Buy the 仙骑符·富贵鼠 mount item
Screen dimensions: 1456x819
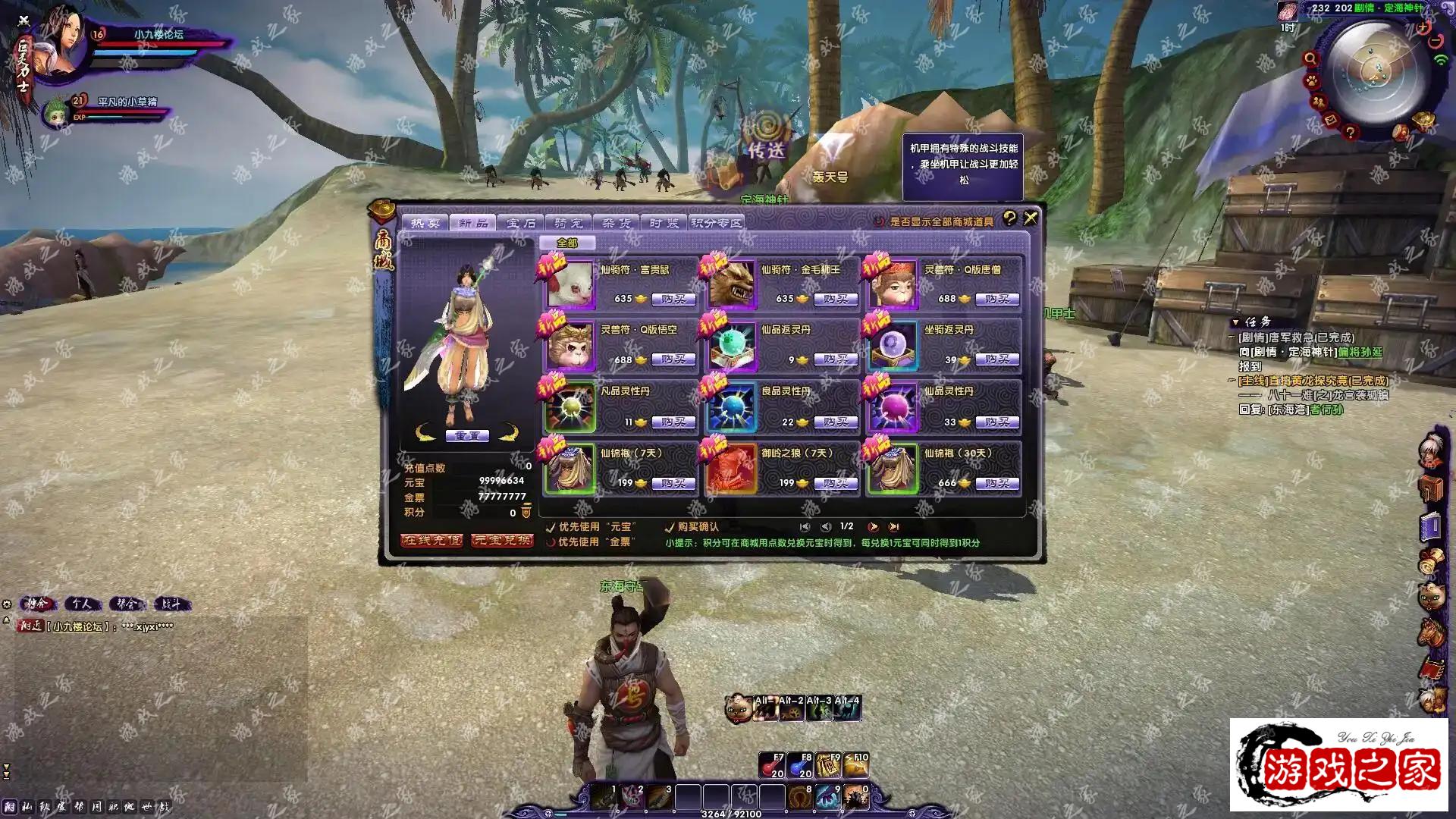coord(673,299)
